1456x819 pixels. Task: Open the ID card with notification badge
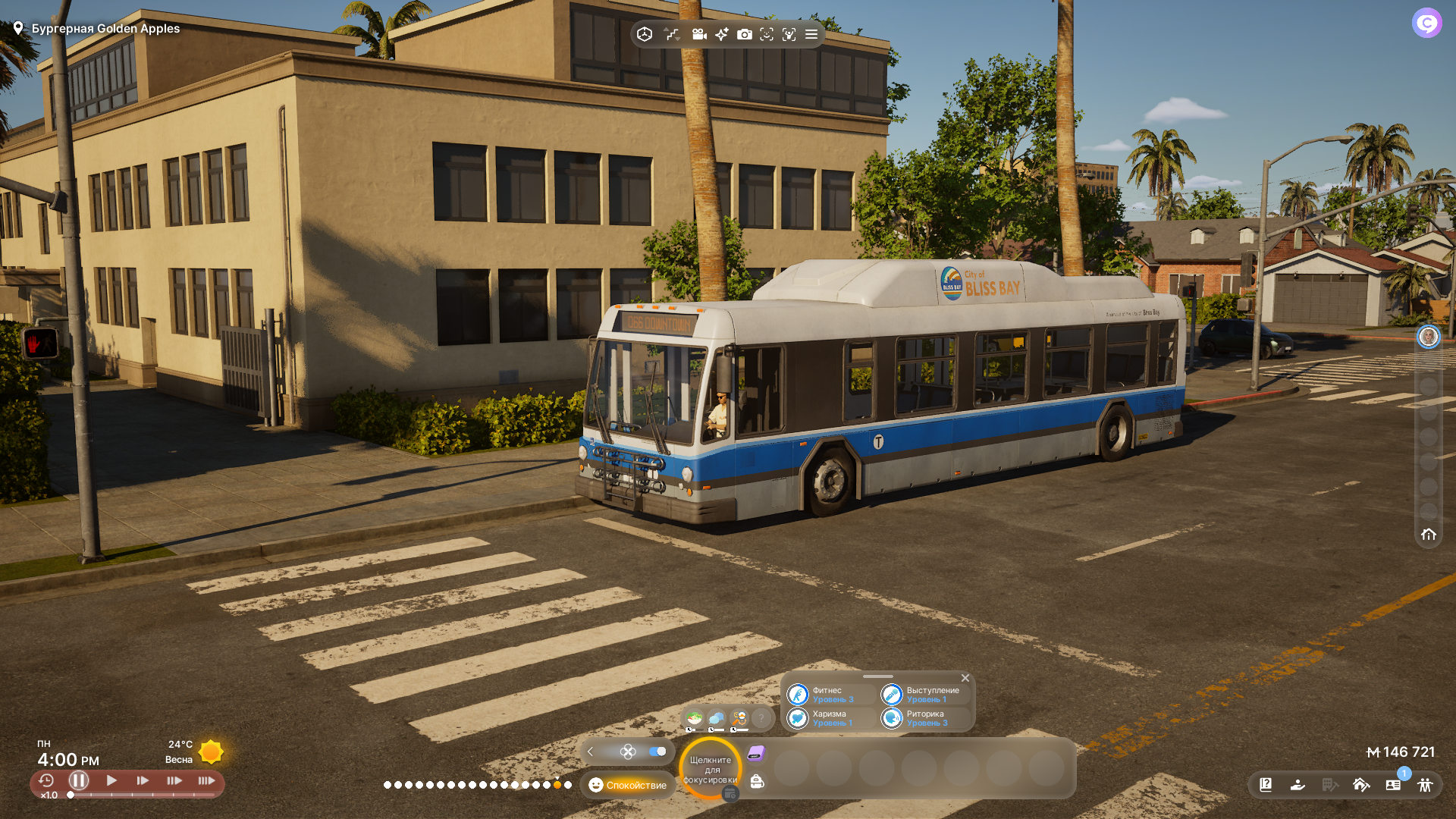tap(1393, 785)
